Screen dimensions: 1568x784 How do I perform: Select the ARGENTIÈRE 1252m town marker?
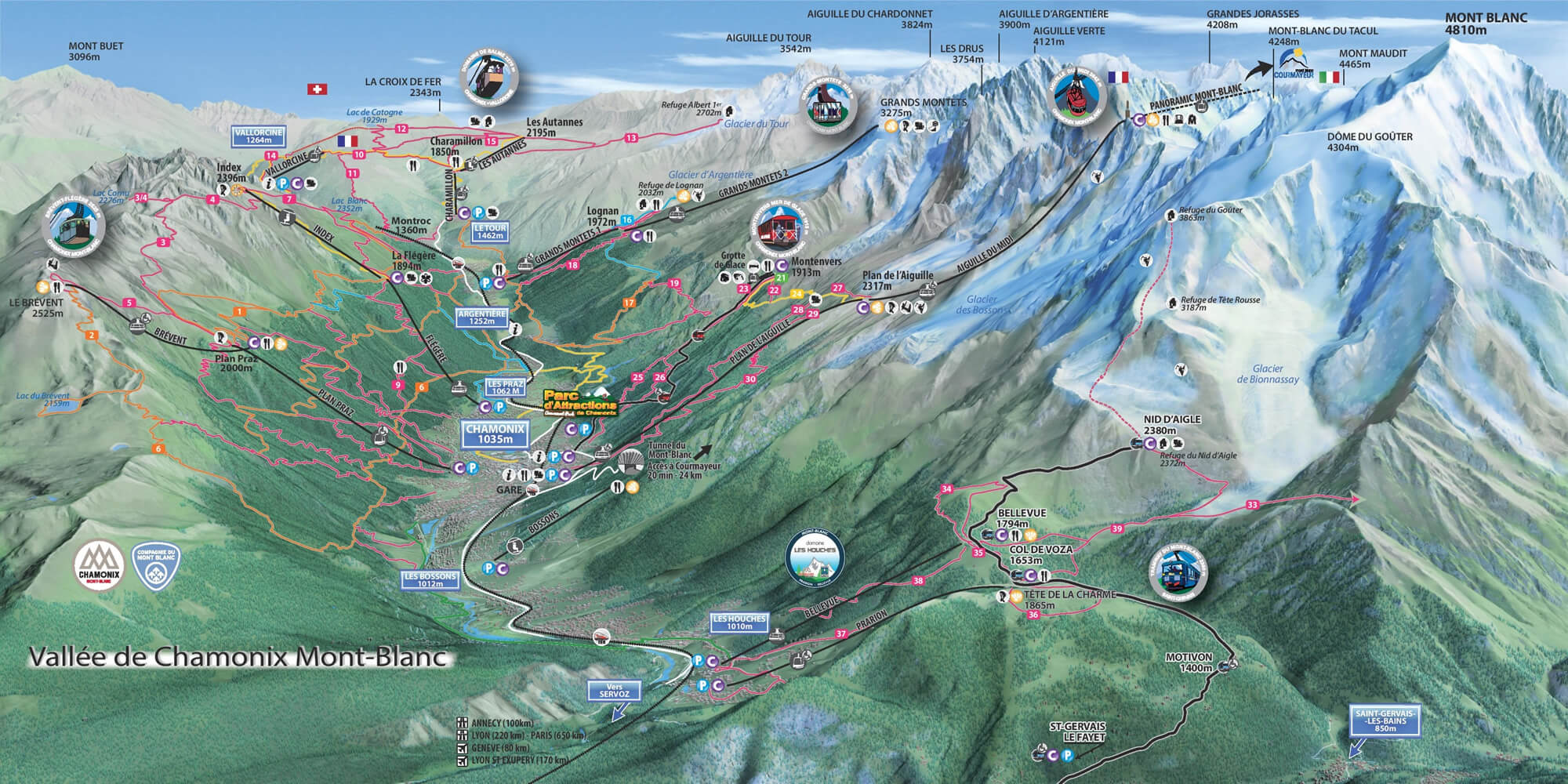(481, 316)
